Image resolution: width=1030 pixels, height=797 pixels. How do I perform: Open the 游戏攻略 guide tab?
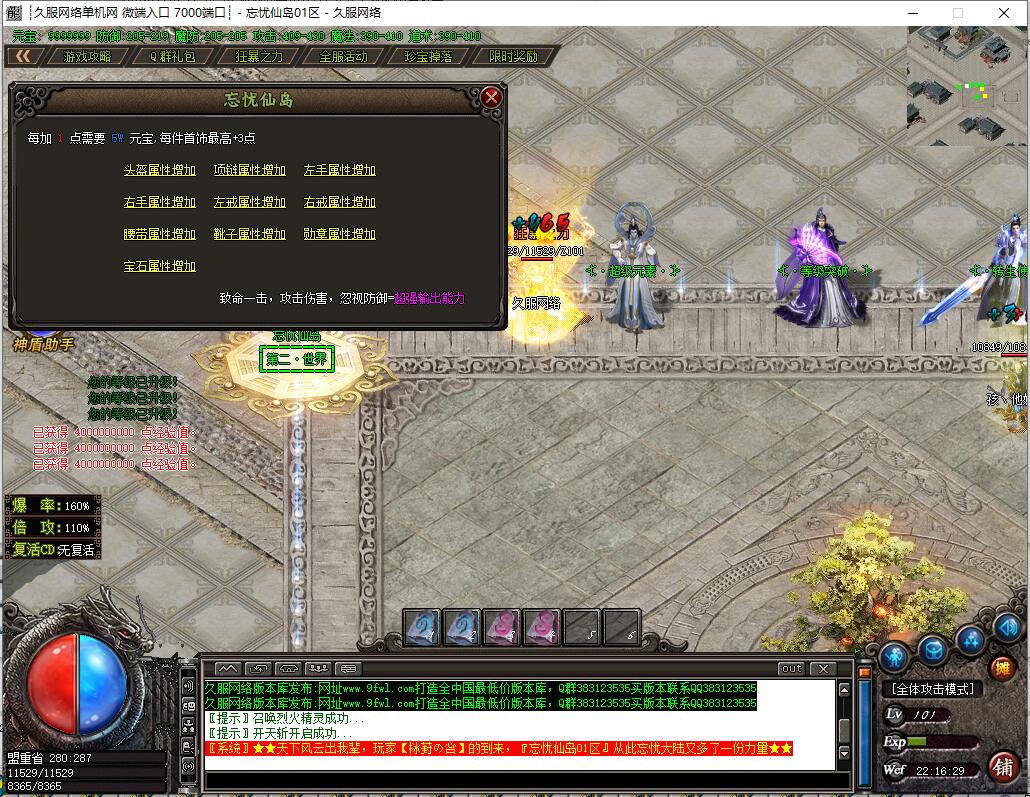pyautogui.click(x=88, y=57)
